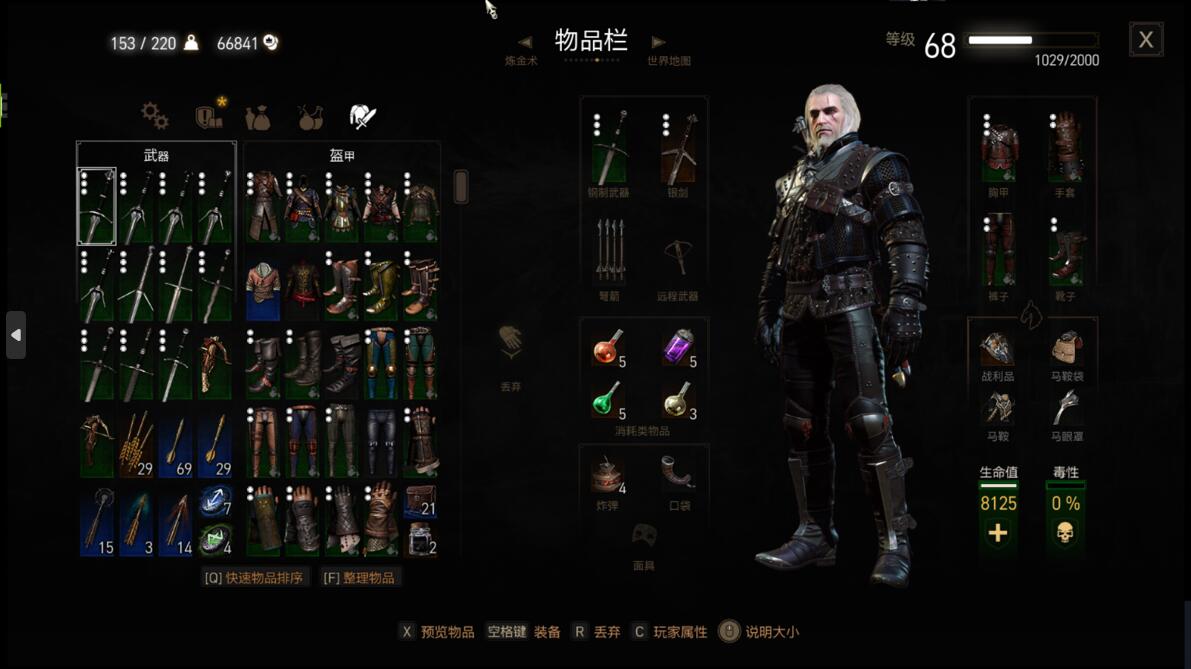Open the horse trophy slot 战利品
The height and width of the screenshot is (669, 1191).
point(997,350)
